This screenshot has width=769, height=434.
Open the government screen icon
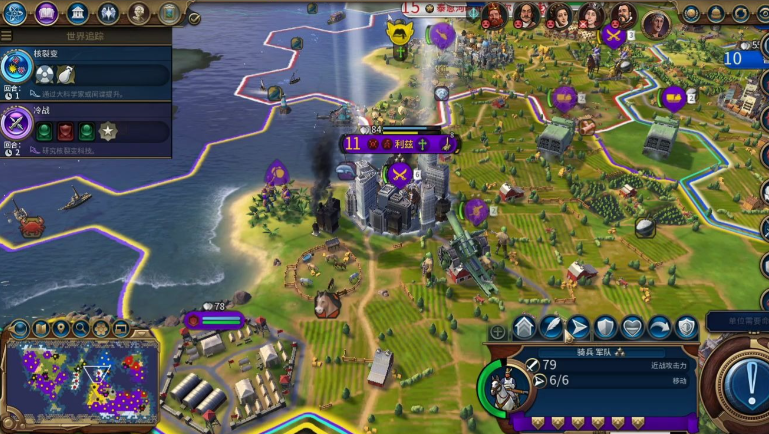(x=77, y=13)
